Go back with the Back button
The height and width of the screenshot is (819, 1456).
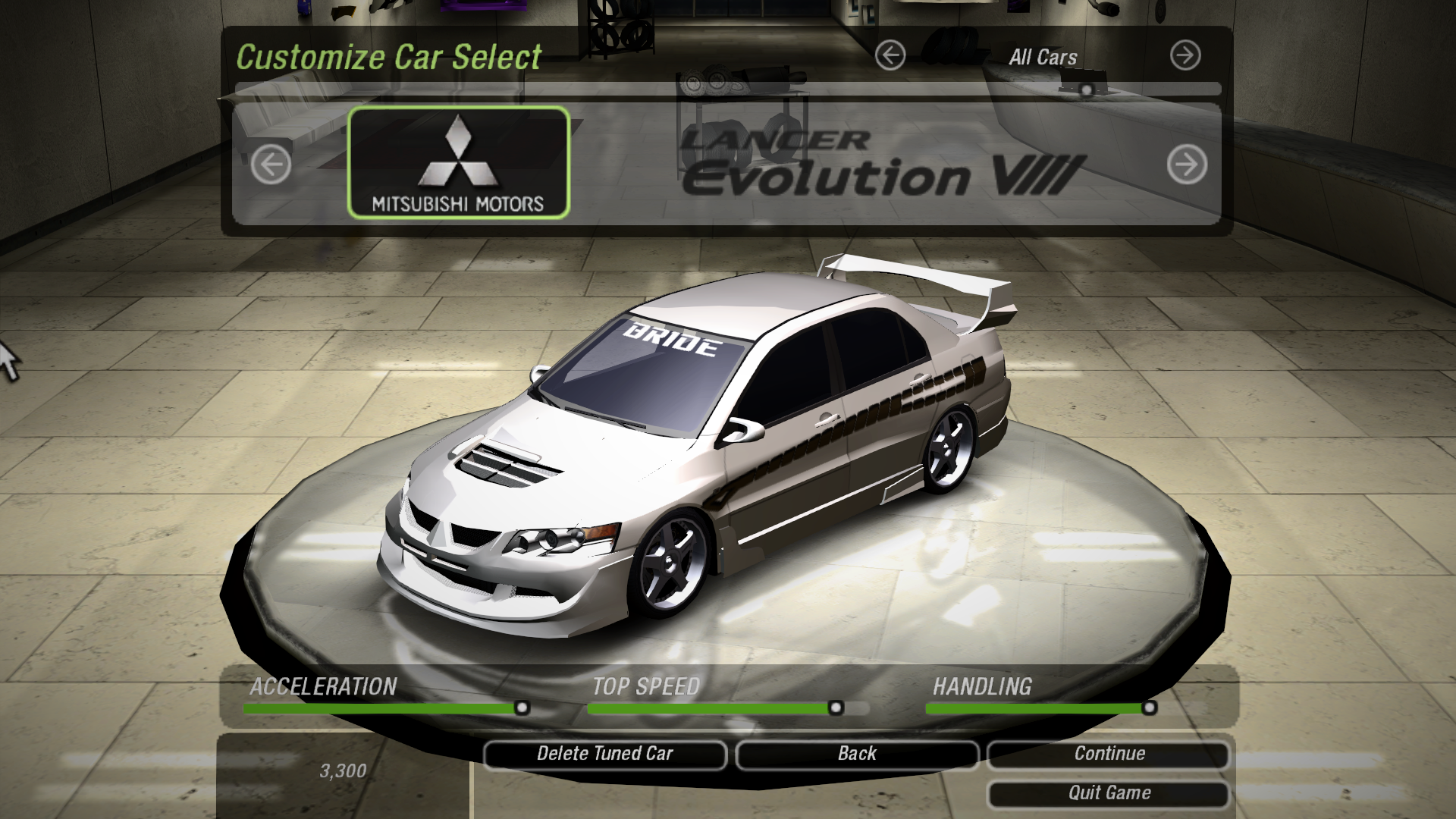(x=857, y=754)
